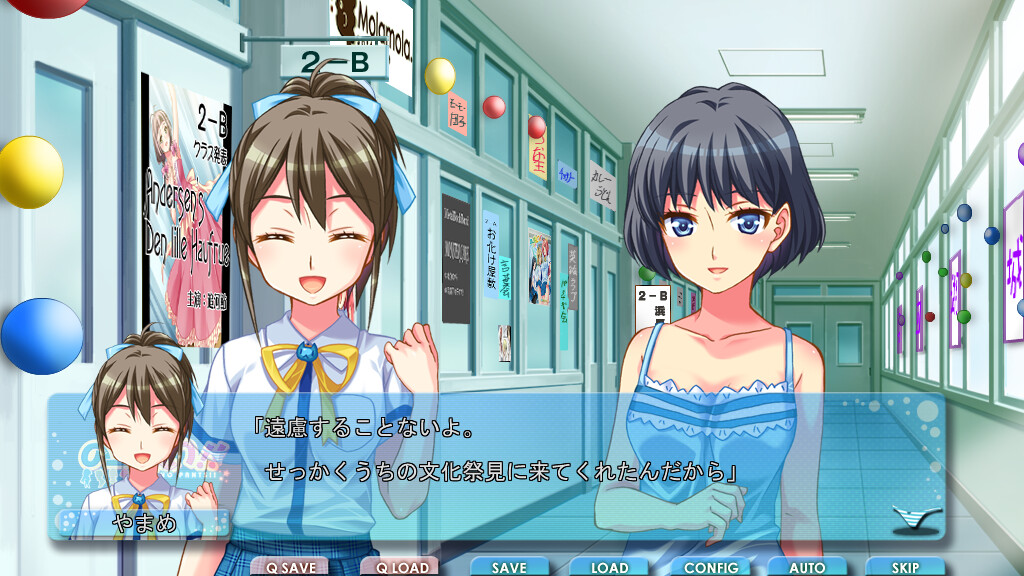Toggle AUTO text advance mode
Image resolution: width=1024 pixels, height=576 pixels.
tap(807, 567)
